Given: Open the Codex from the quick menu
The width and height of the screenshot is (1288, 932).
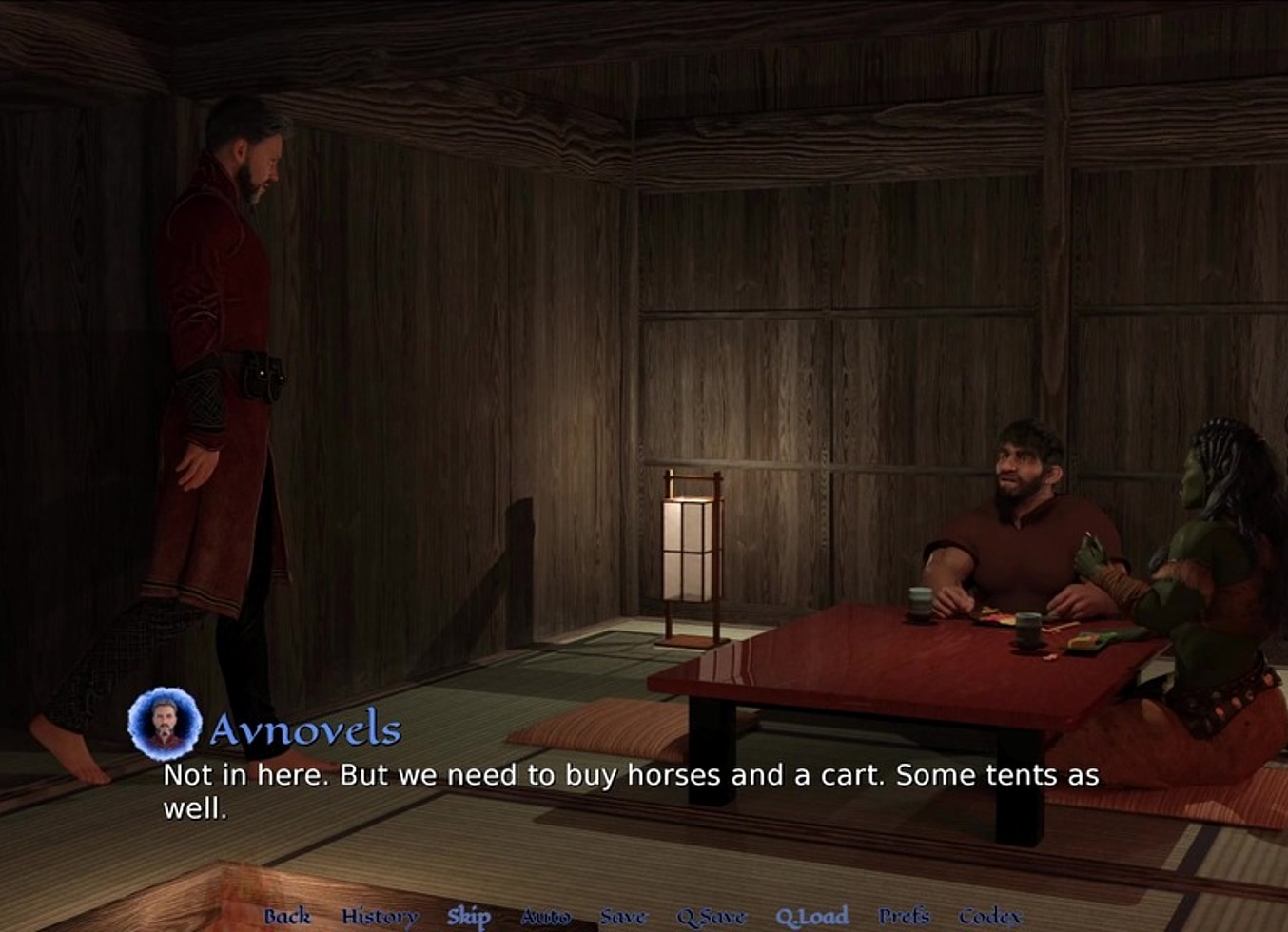Looking at the screenshot, I should point(988,916).
